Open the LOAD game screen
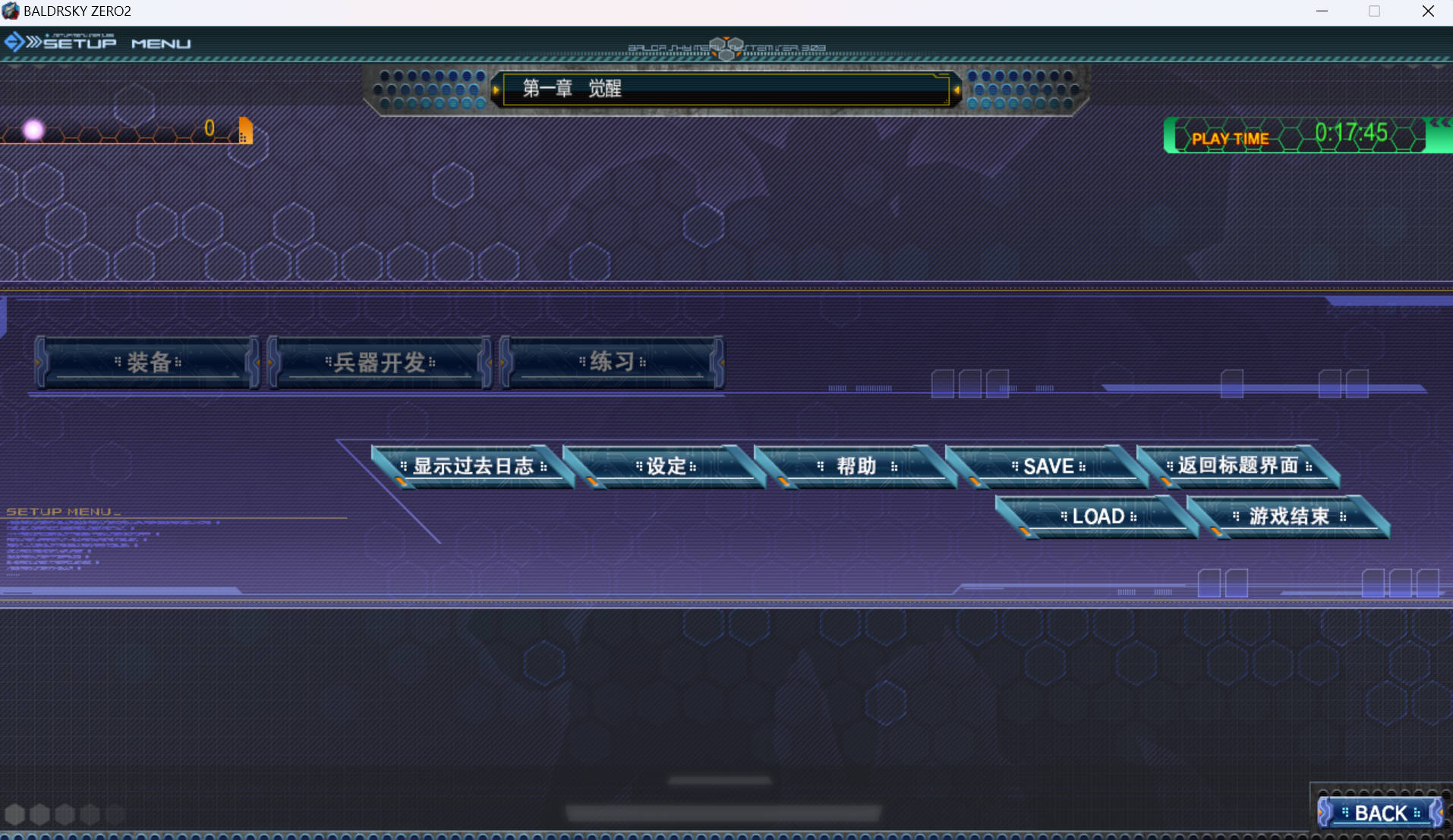The image size is (1453, 840). pos(1098,517)
